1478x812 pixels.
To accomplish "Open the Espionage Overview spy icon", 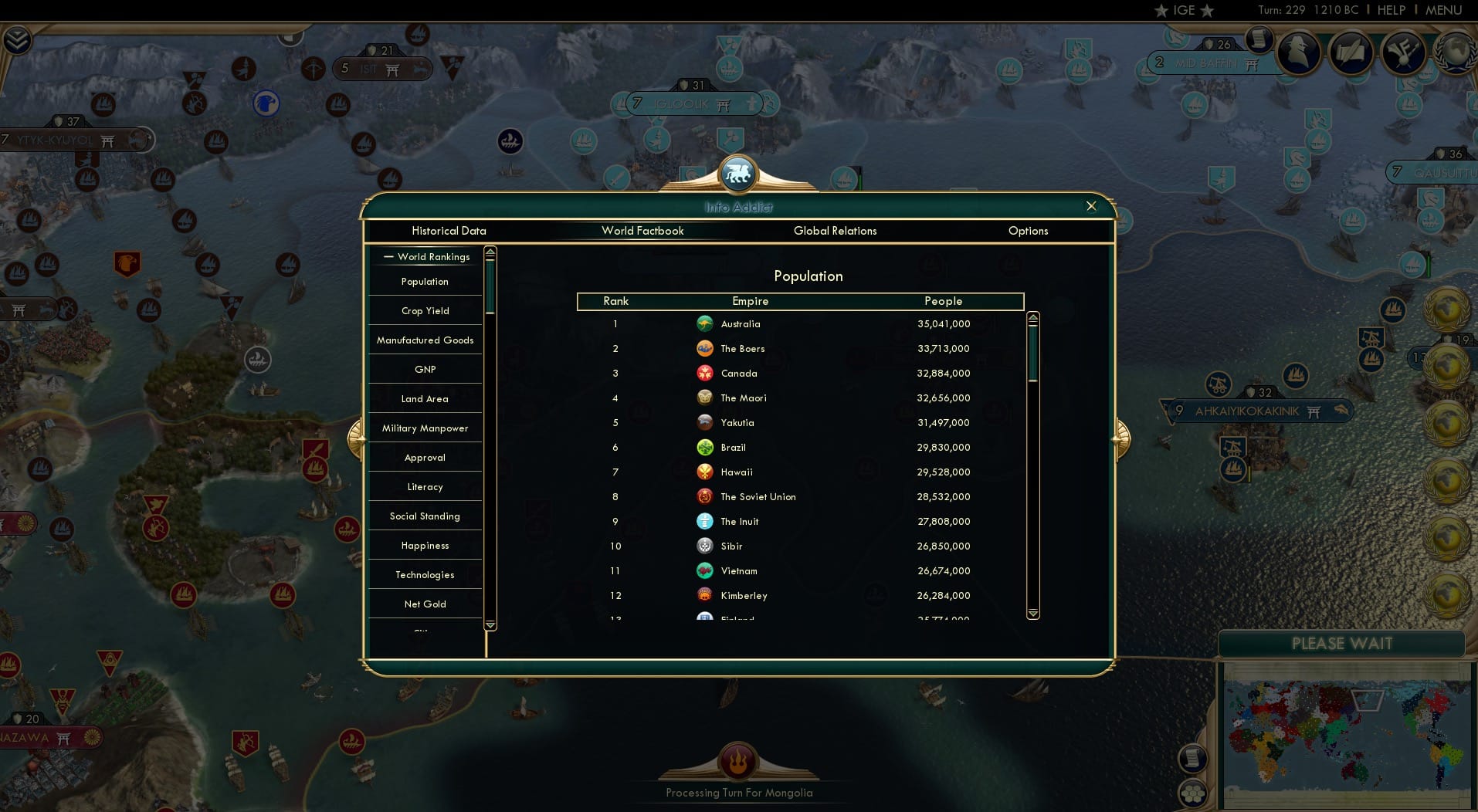I will click(1297, 52).
